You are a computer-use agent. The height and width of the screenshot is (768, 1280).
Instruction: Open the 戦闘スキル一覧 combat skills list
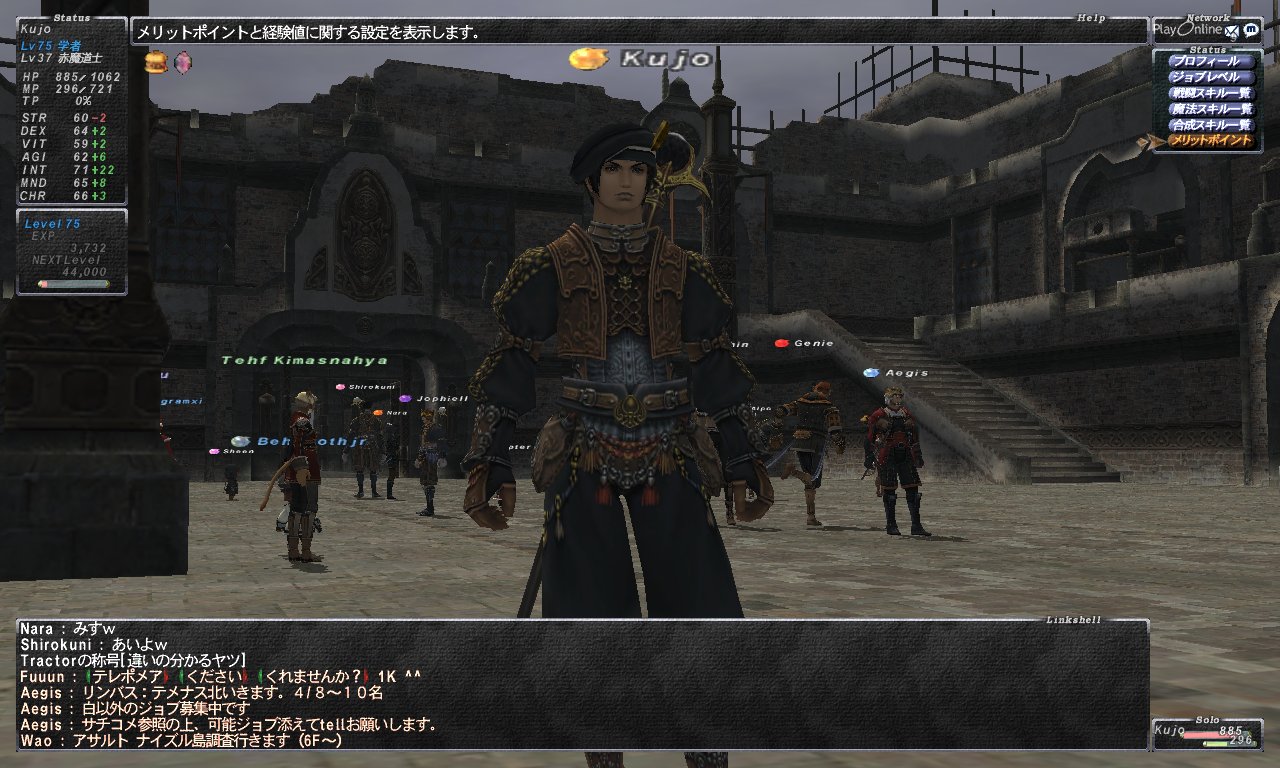click(x=1210, y=93)
